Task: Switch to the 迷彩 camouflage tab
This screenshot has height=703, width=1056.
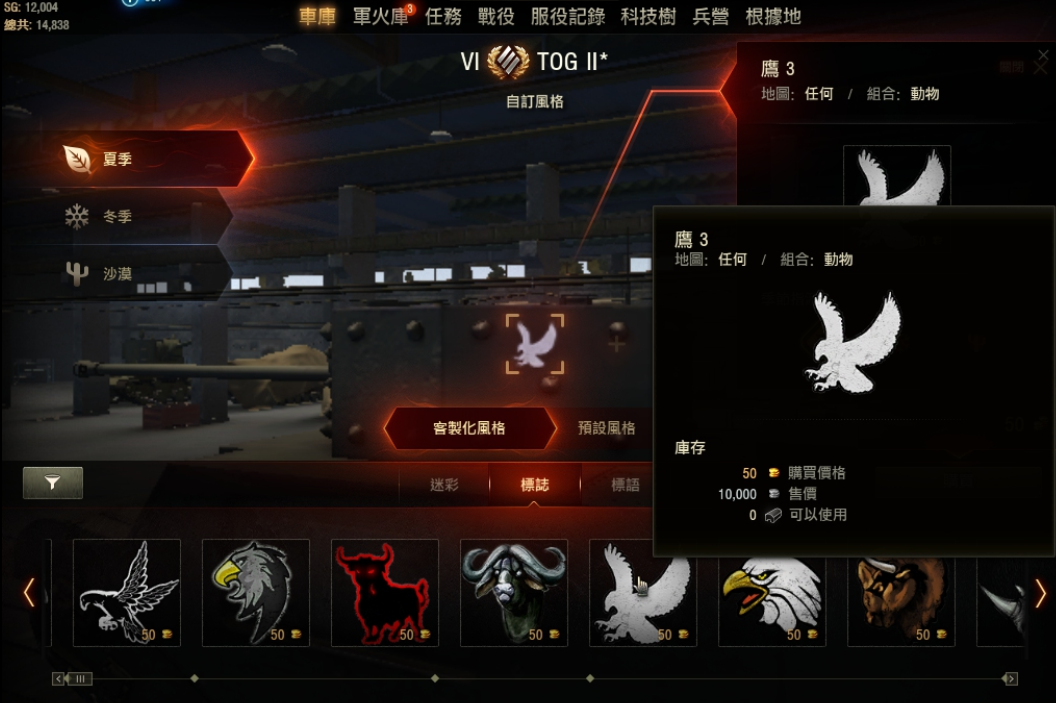Action: click(444, 485)
